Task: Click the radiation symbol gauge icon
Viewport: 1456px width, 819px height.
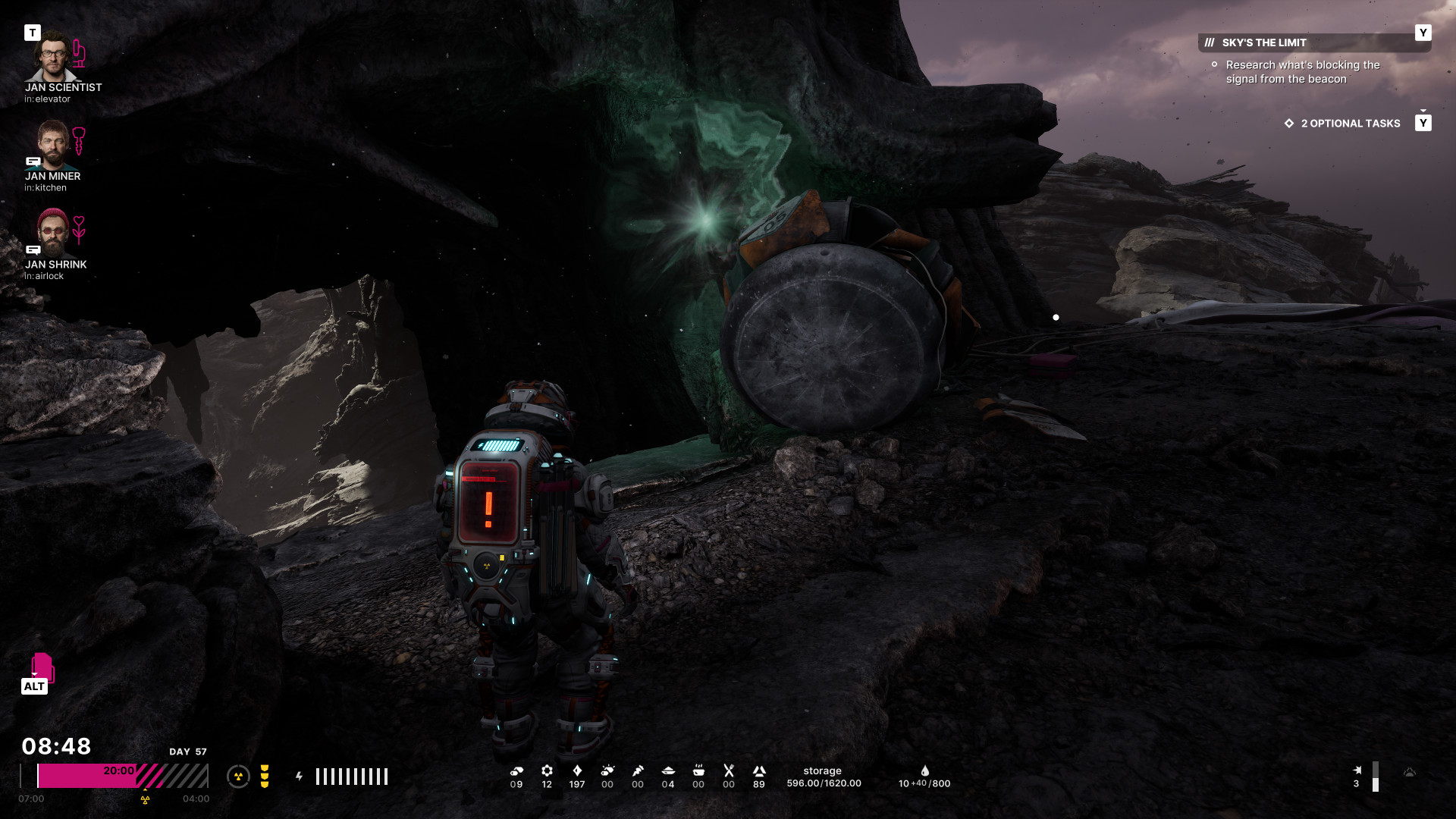Action: pyautogui.click(x=238, y=776)
